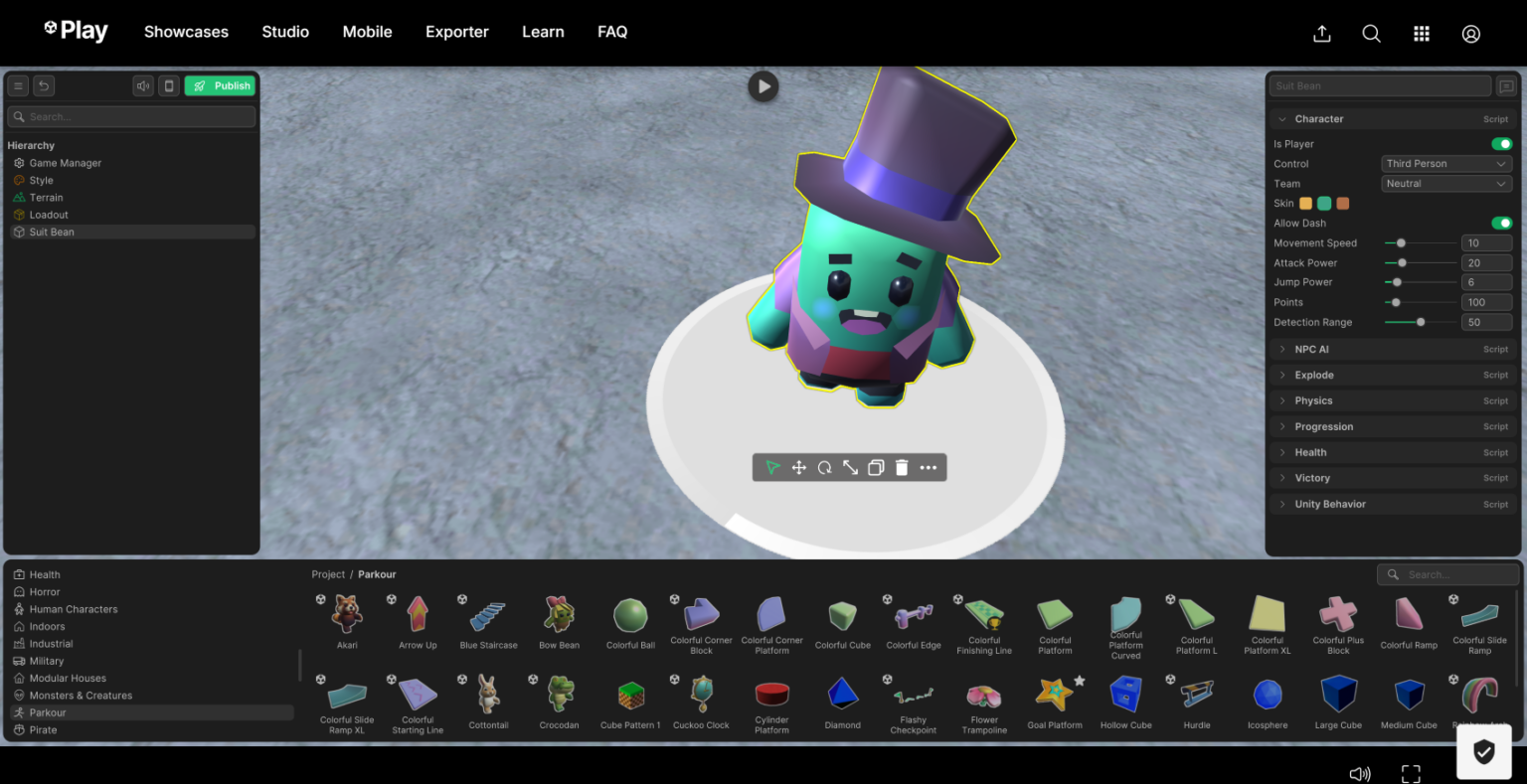Image resolution: width=1527 pixels, height=784 pixels.
Task: Activate the Rotate tool below the character
Action: pos(824,467)
